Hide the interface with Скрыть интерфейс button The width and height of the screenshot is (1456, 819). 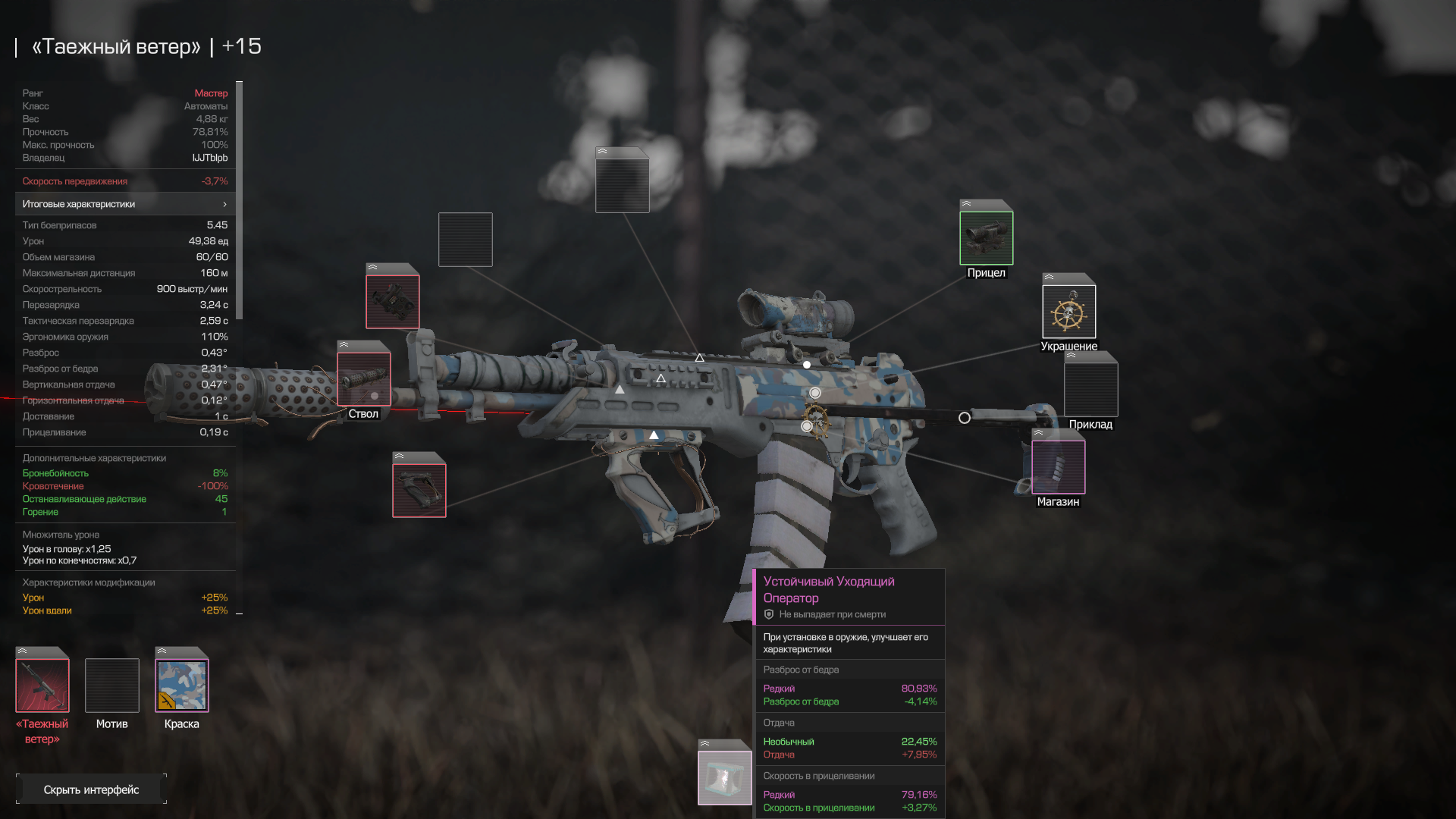[91, 789]
